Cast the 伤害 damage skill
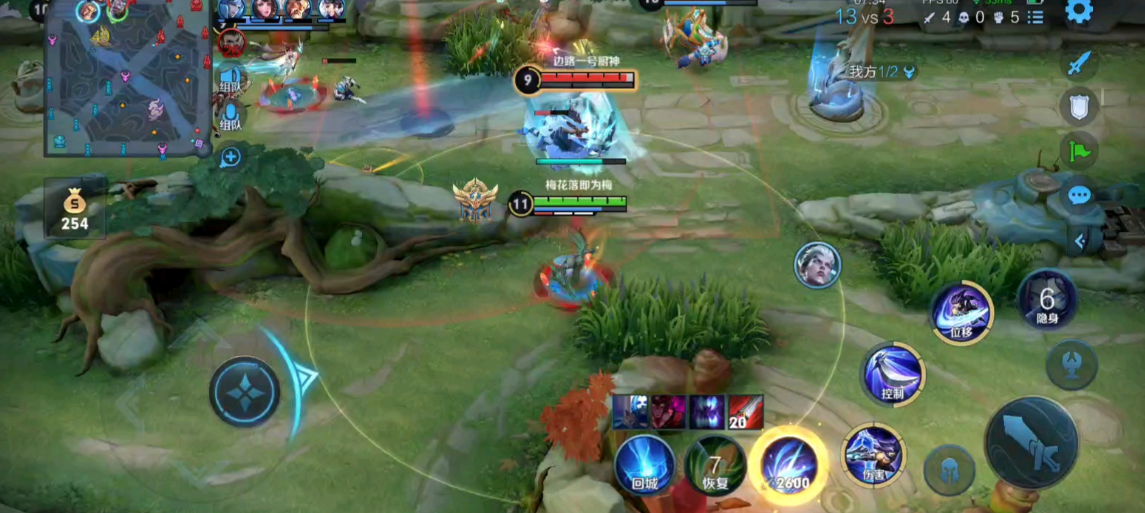 [x=872, y=455]
